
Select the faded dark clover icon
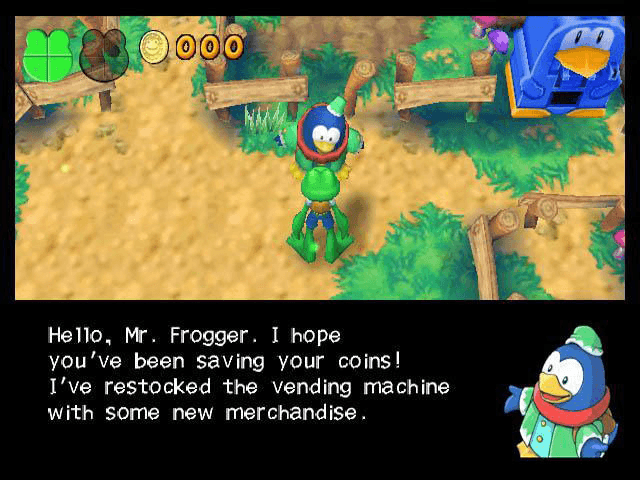[104, 54]
